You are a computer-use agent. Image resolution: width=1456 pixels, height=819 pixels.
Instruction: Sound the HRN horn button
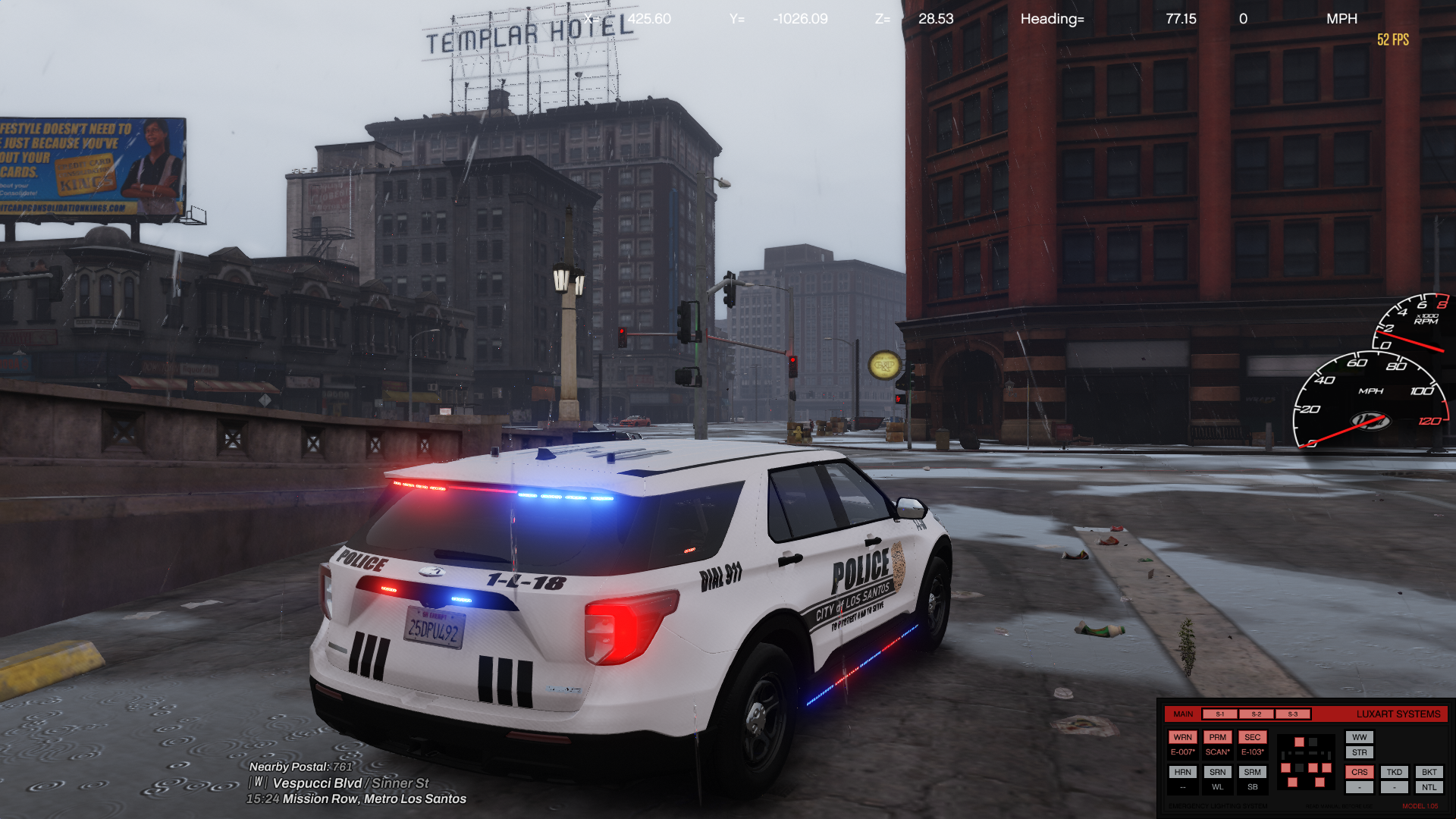1182,772
